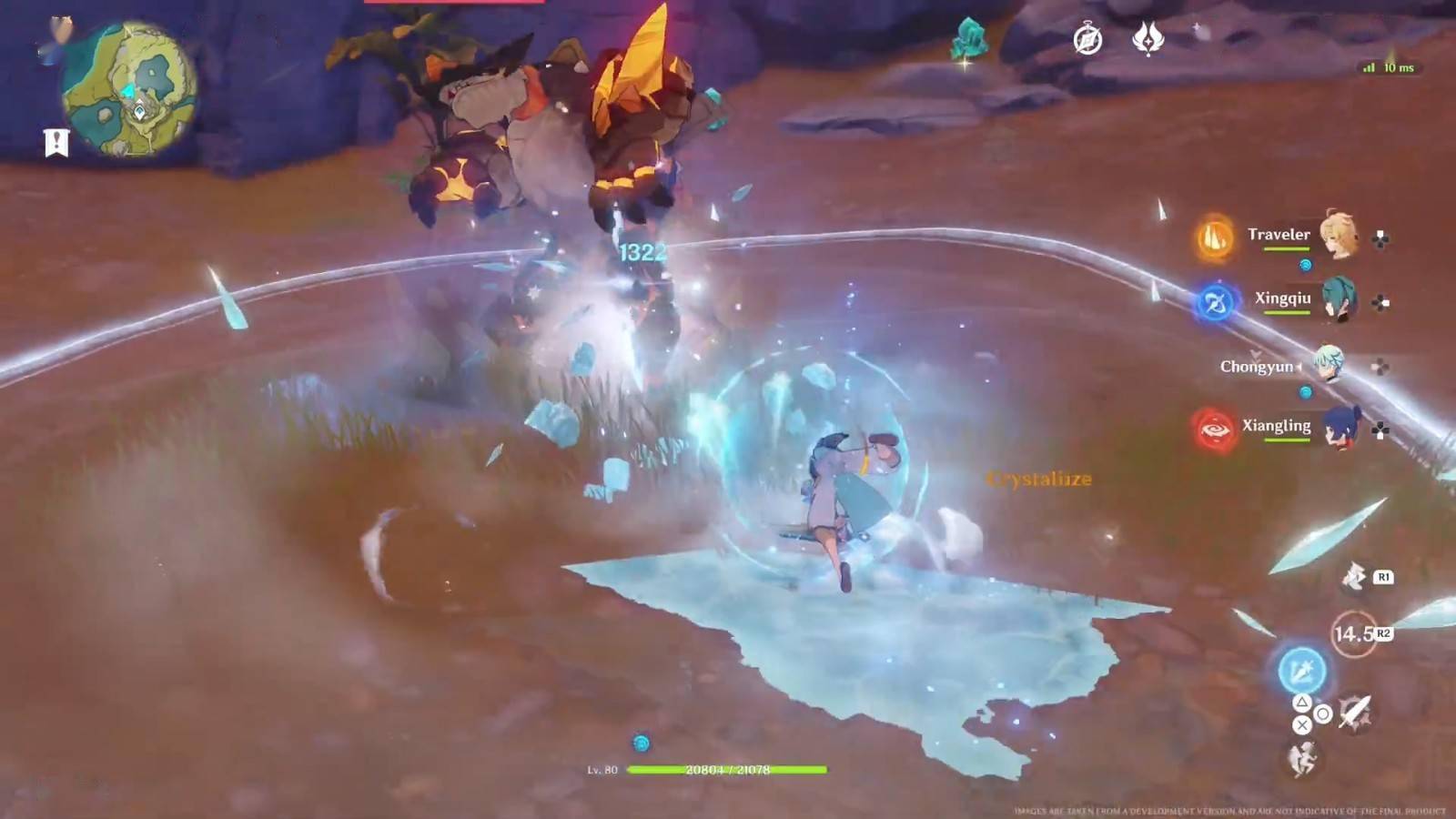
Task: Trigger Traveler's orange elemental burst icon
Action: 1215,238
